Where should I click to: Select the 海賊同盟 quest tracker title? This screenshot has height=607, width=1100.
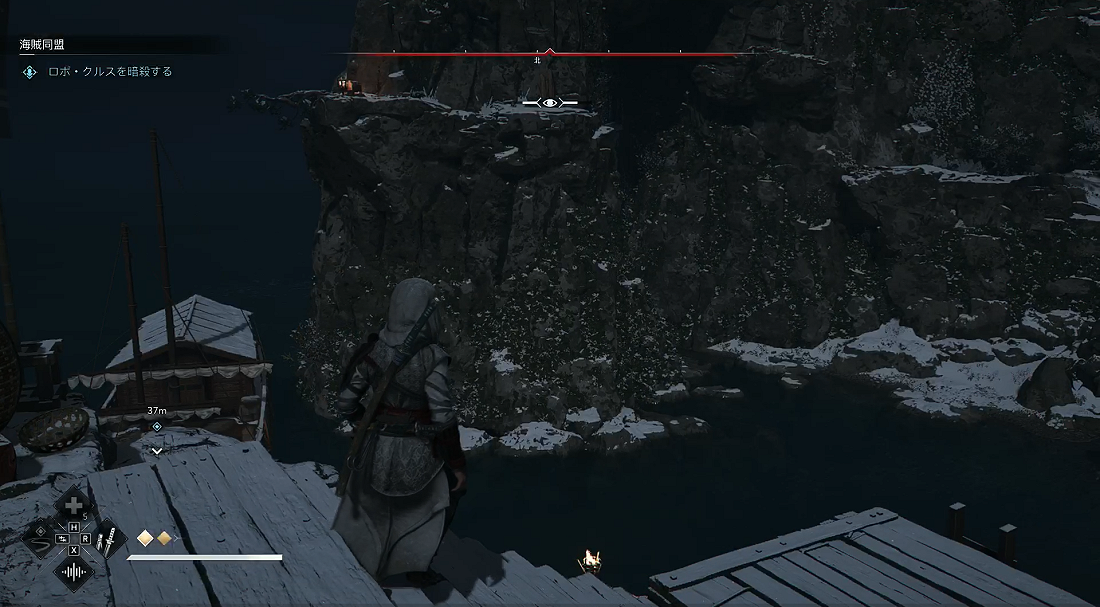coord(43,46)
